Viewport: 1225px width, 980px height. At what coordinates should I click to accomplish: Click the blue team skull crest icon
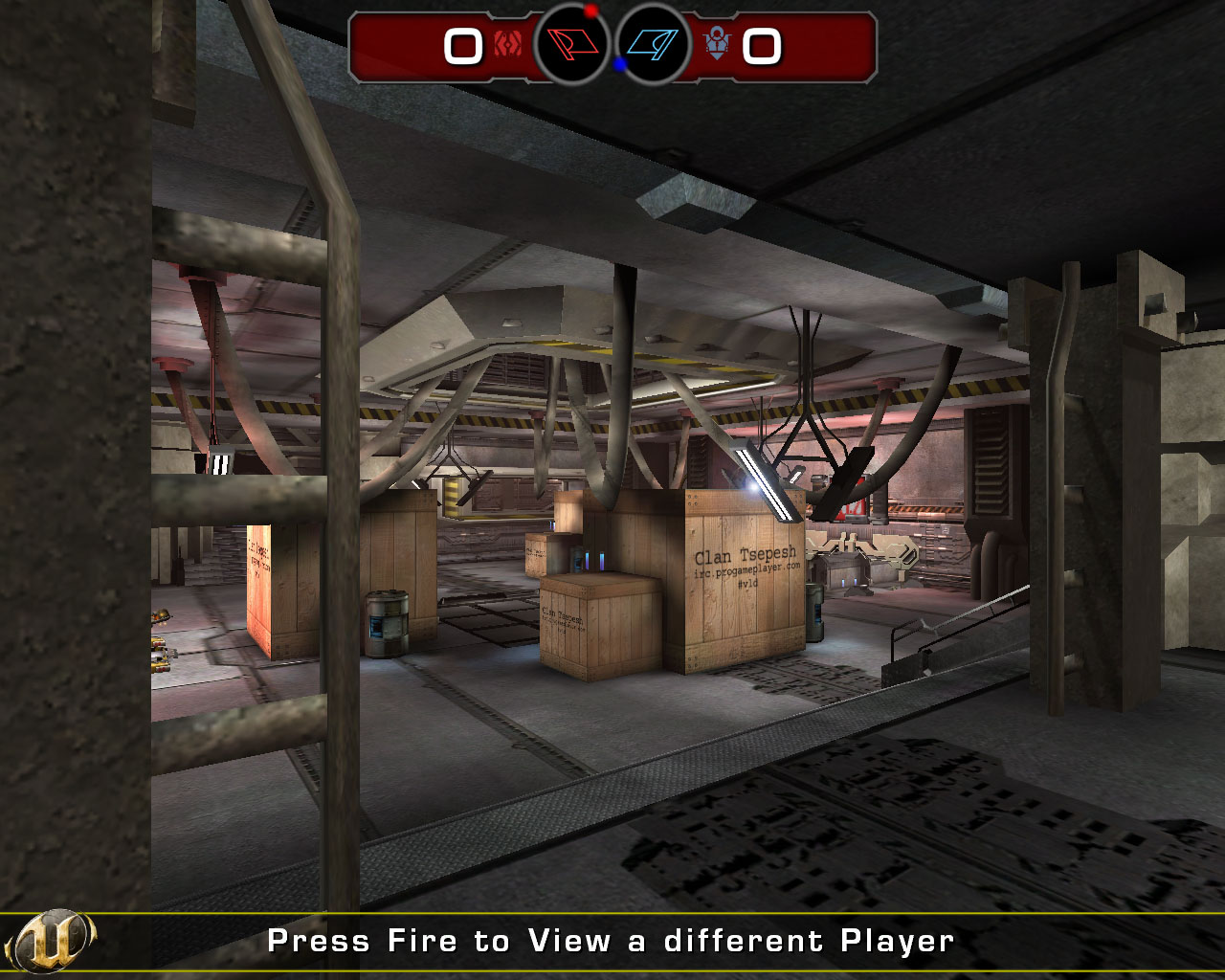[718, 42]
